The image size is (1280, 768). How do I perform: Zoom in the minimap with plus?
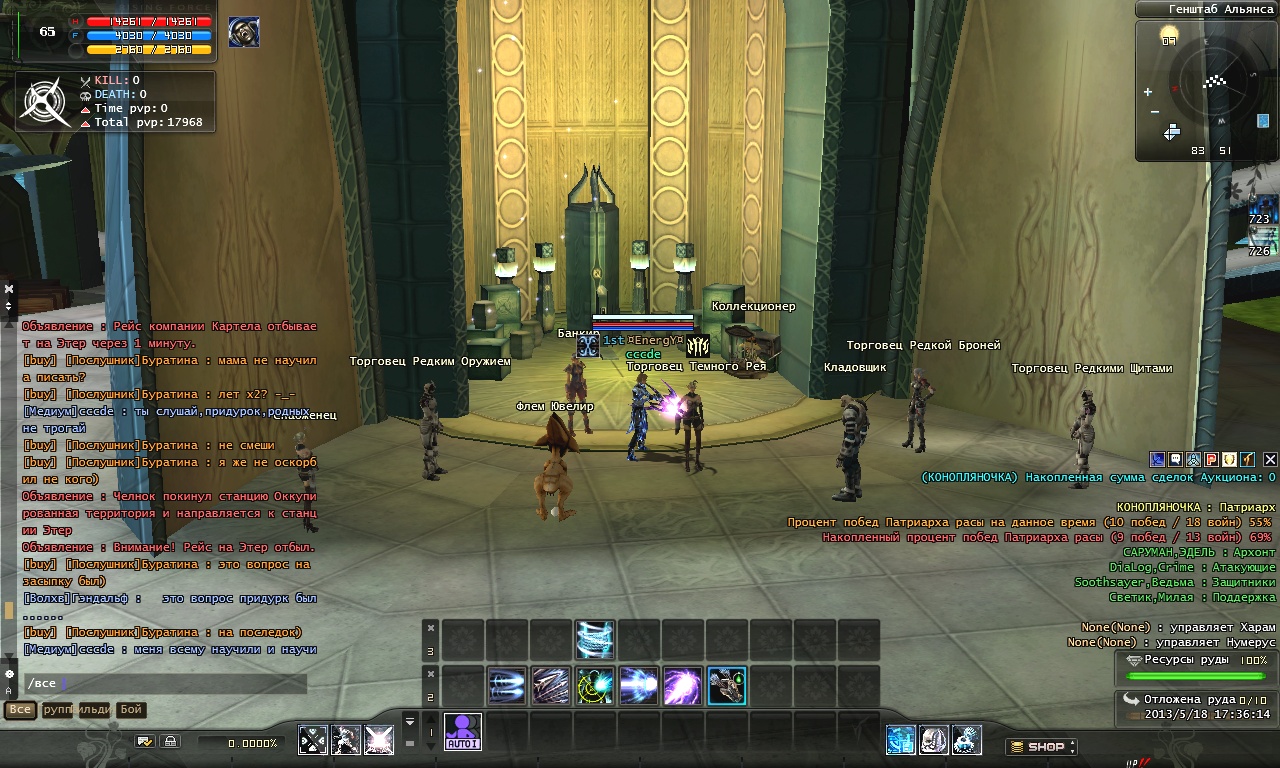[x=1148, y=93]
